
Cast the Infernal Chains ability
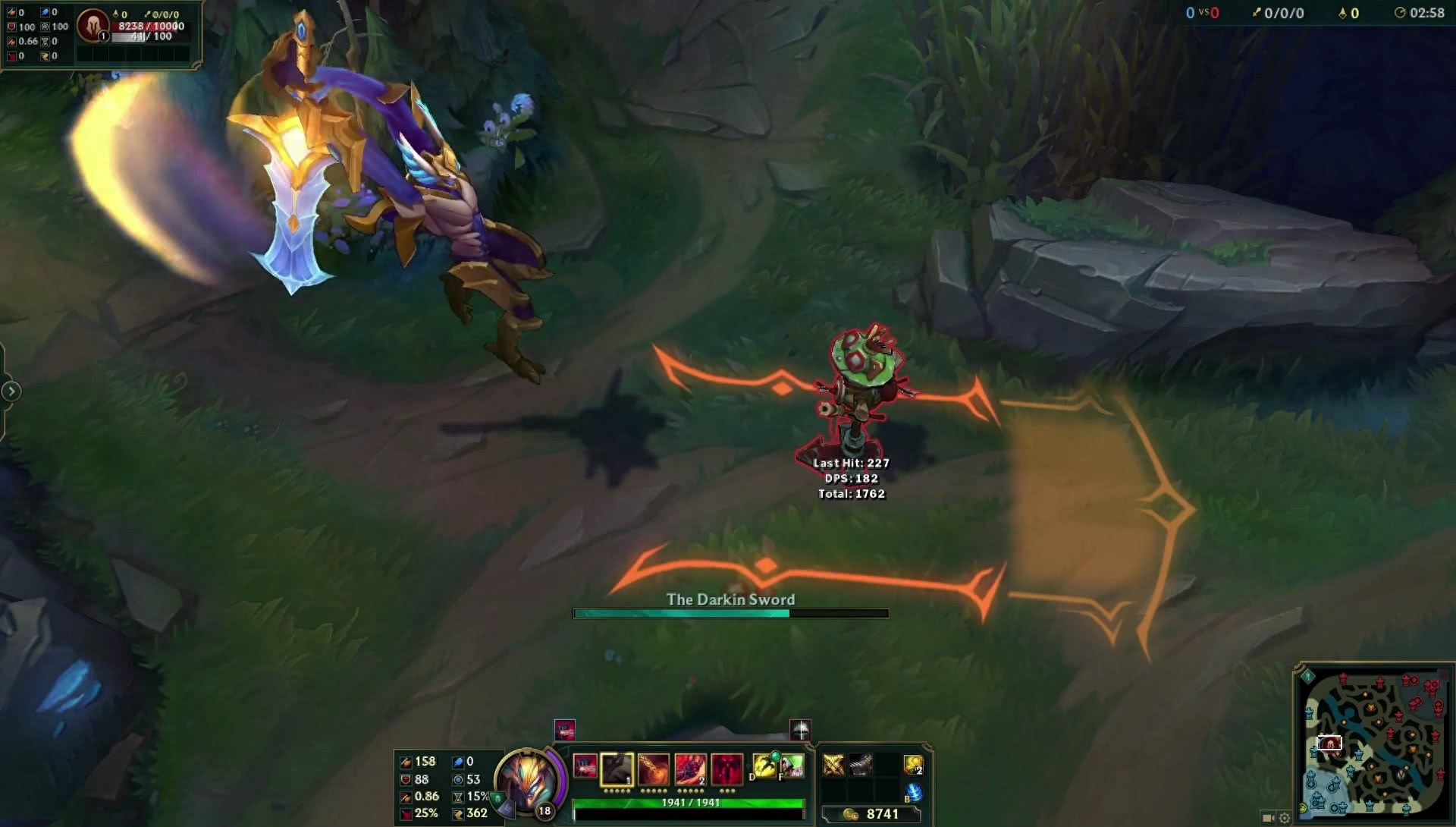tap(654, 769)
